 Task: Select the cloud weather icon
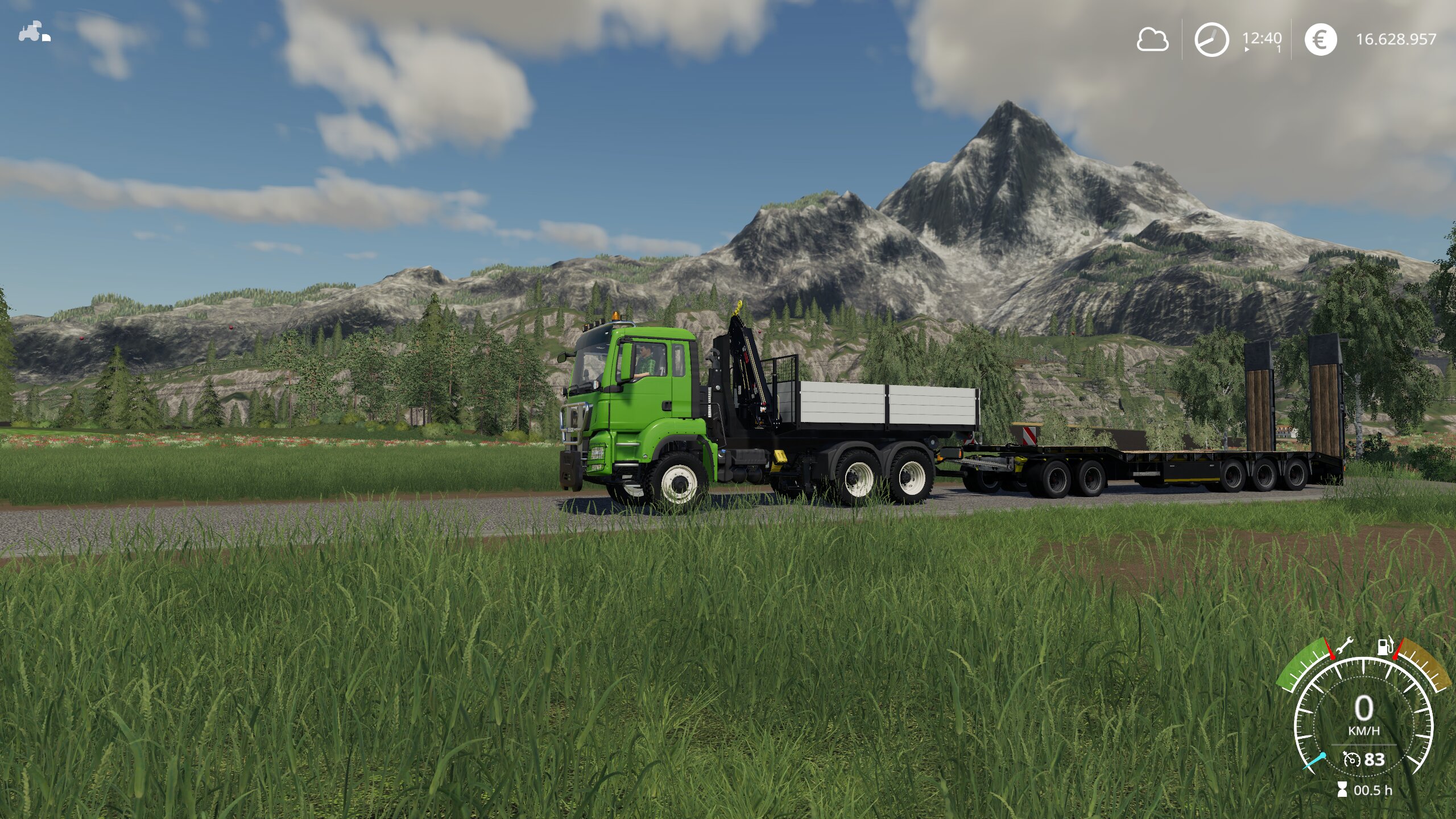pyautogui.click(x=1152, y=40)
